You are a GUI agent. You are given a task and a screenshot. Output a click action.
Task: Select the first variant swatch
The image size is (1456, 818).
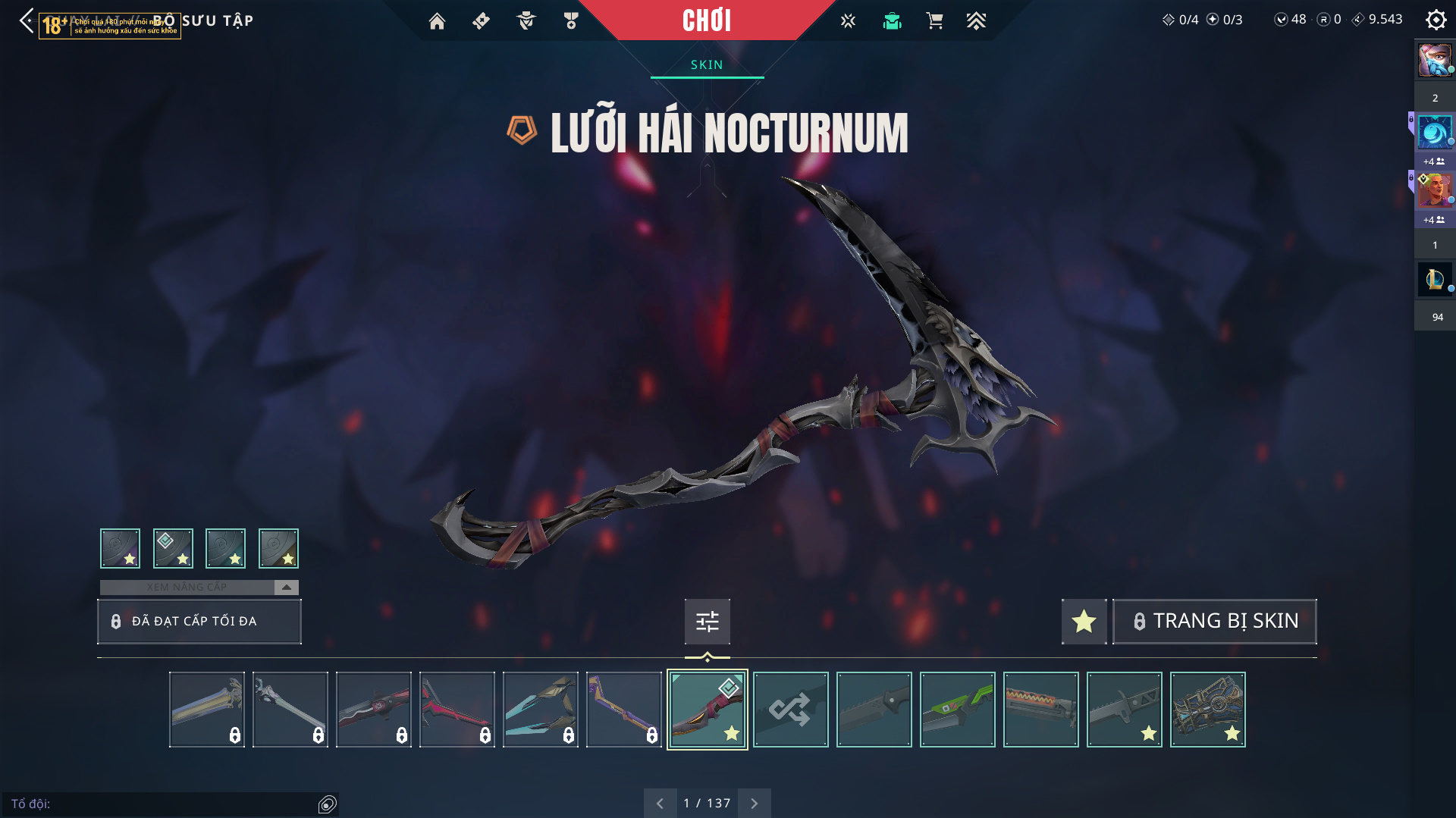pyautogui.click(x=120, y=548)
